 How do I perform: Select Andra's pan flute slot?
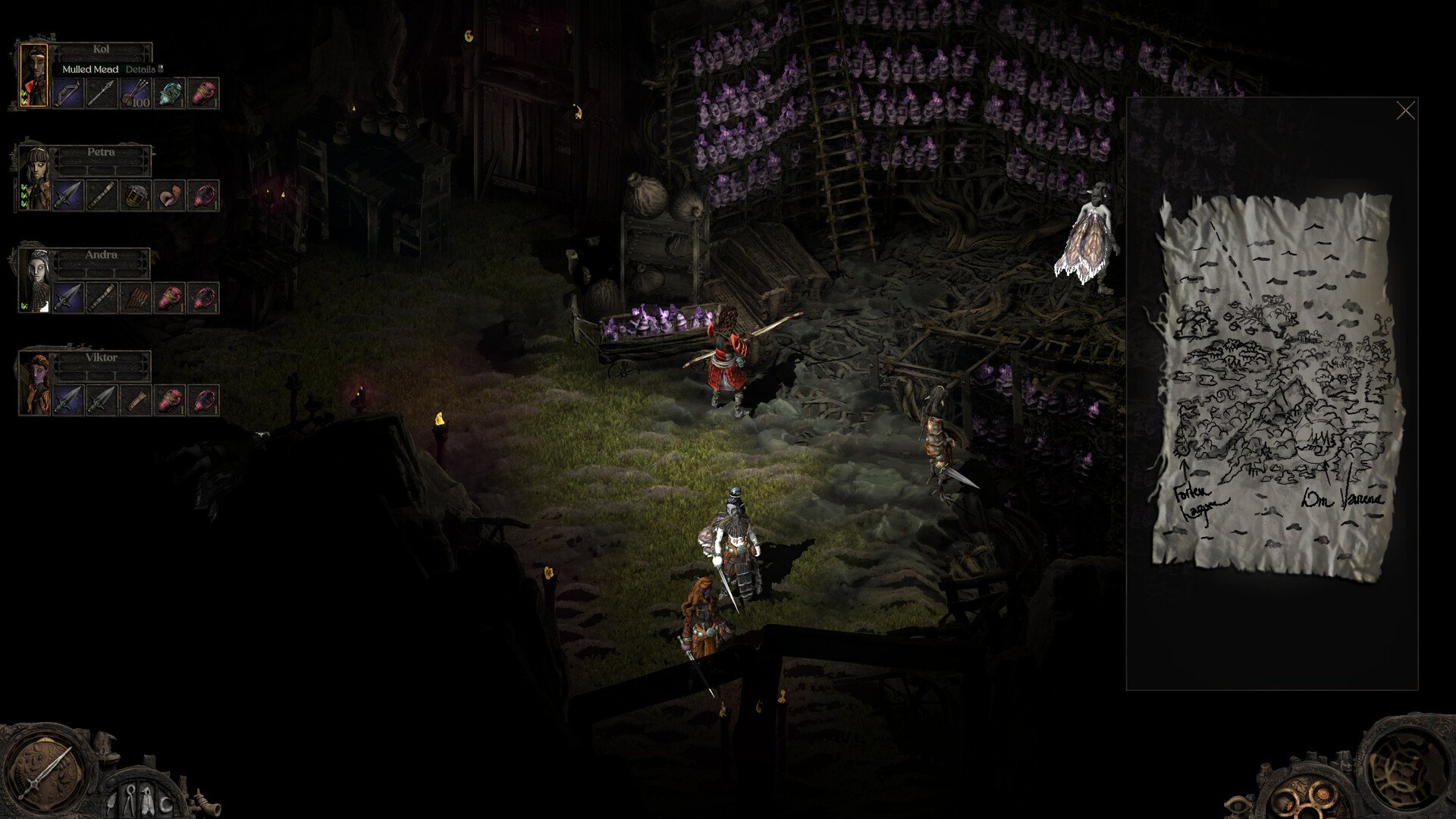[135, 298]
